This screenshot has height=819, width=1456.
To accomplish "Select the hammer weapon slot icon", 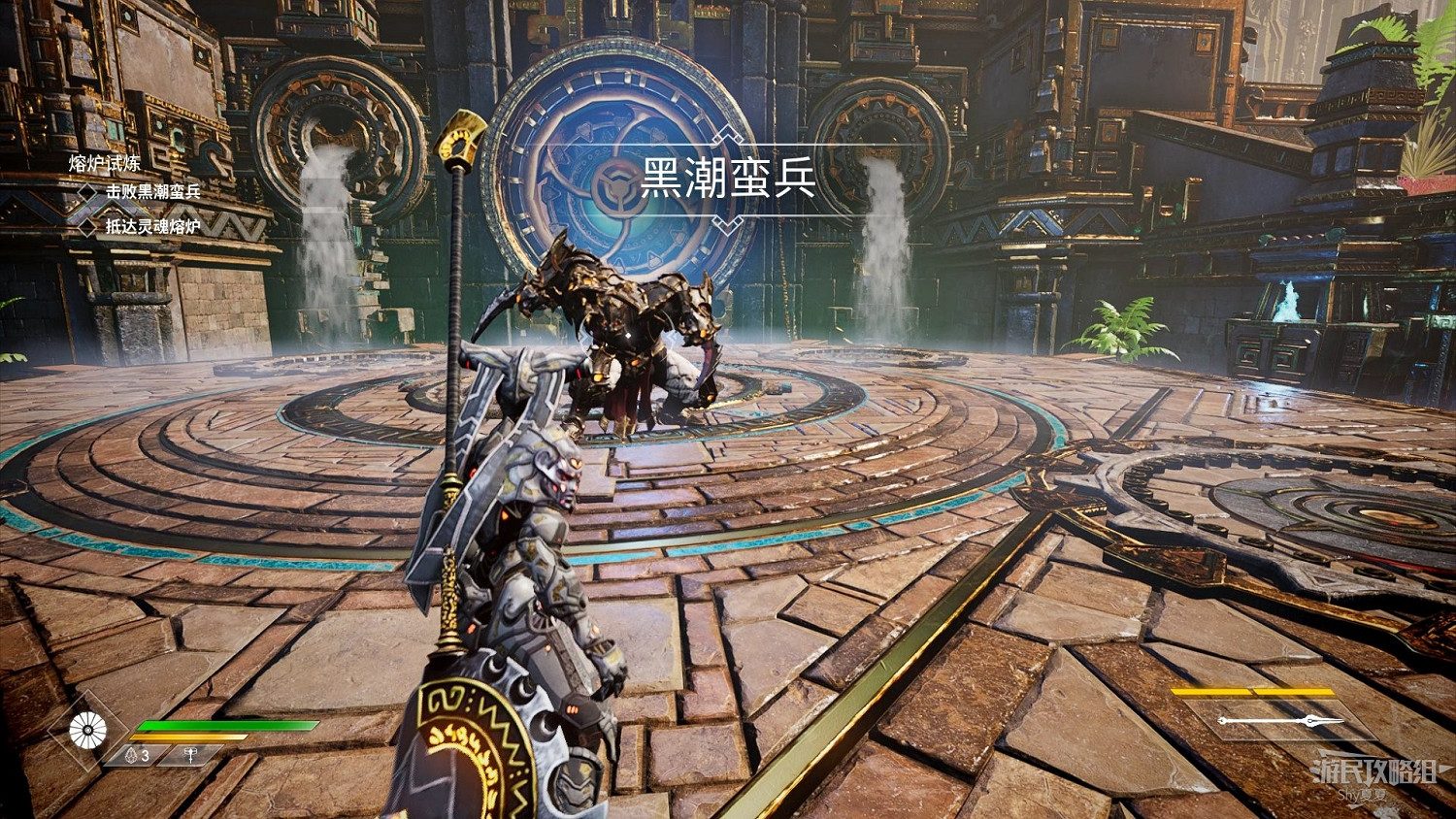I will click(190, 755).
